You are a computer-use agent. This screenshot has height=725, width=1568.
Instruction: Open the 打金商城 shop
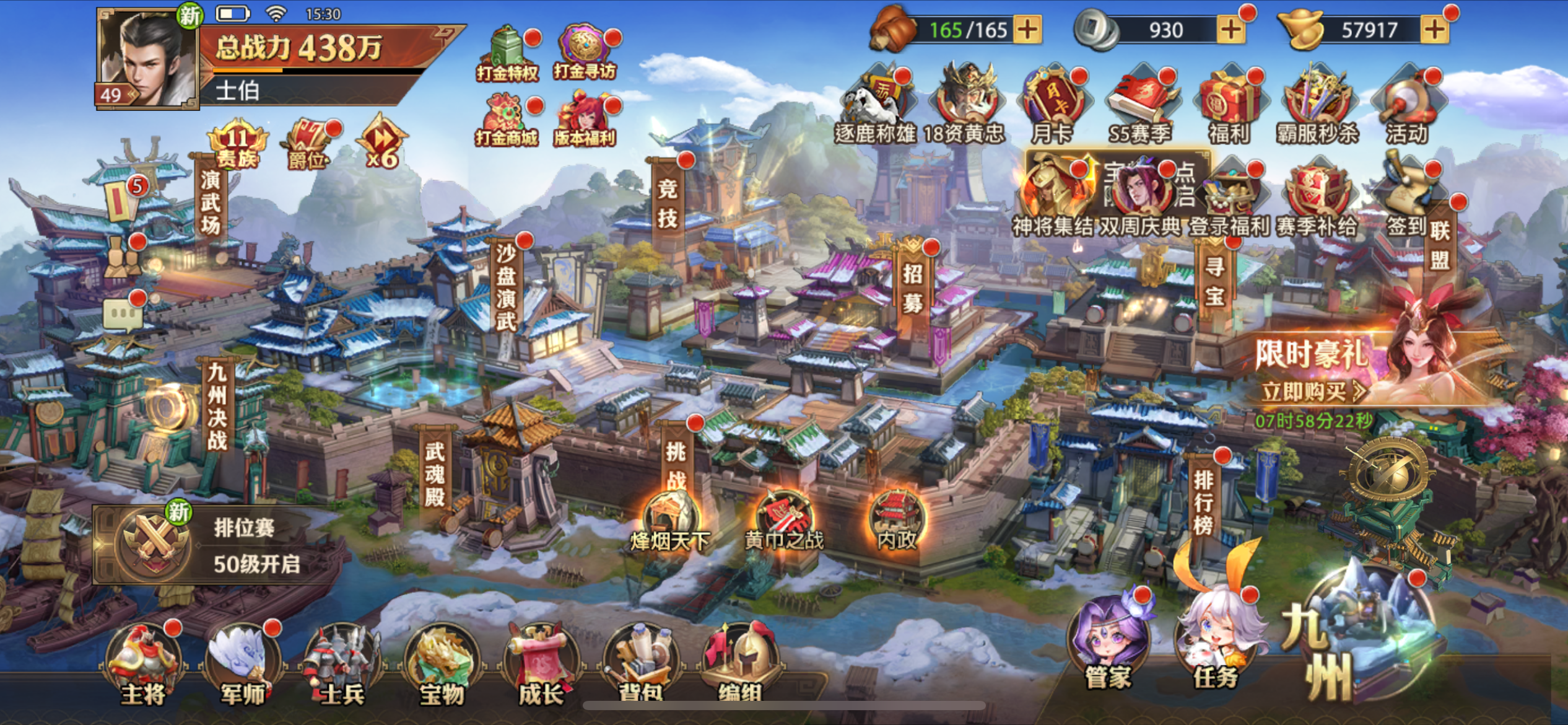[x=507, y=121]
